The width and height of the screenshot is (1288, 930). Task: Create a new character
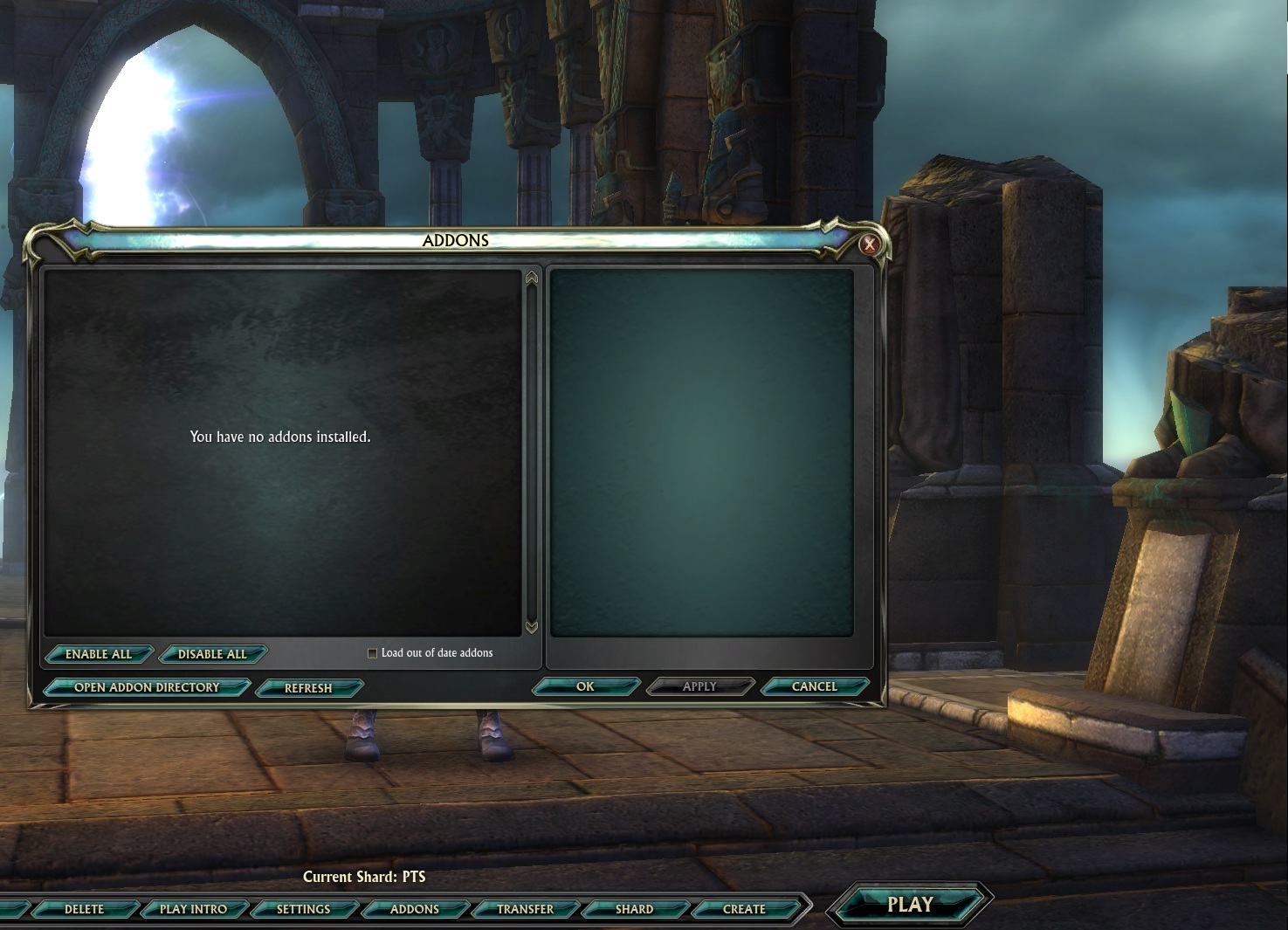click(x=744, y=909)
